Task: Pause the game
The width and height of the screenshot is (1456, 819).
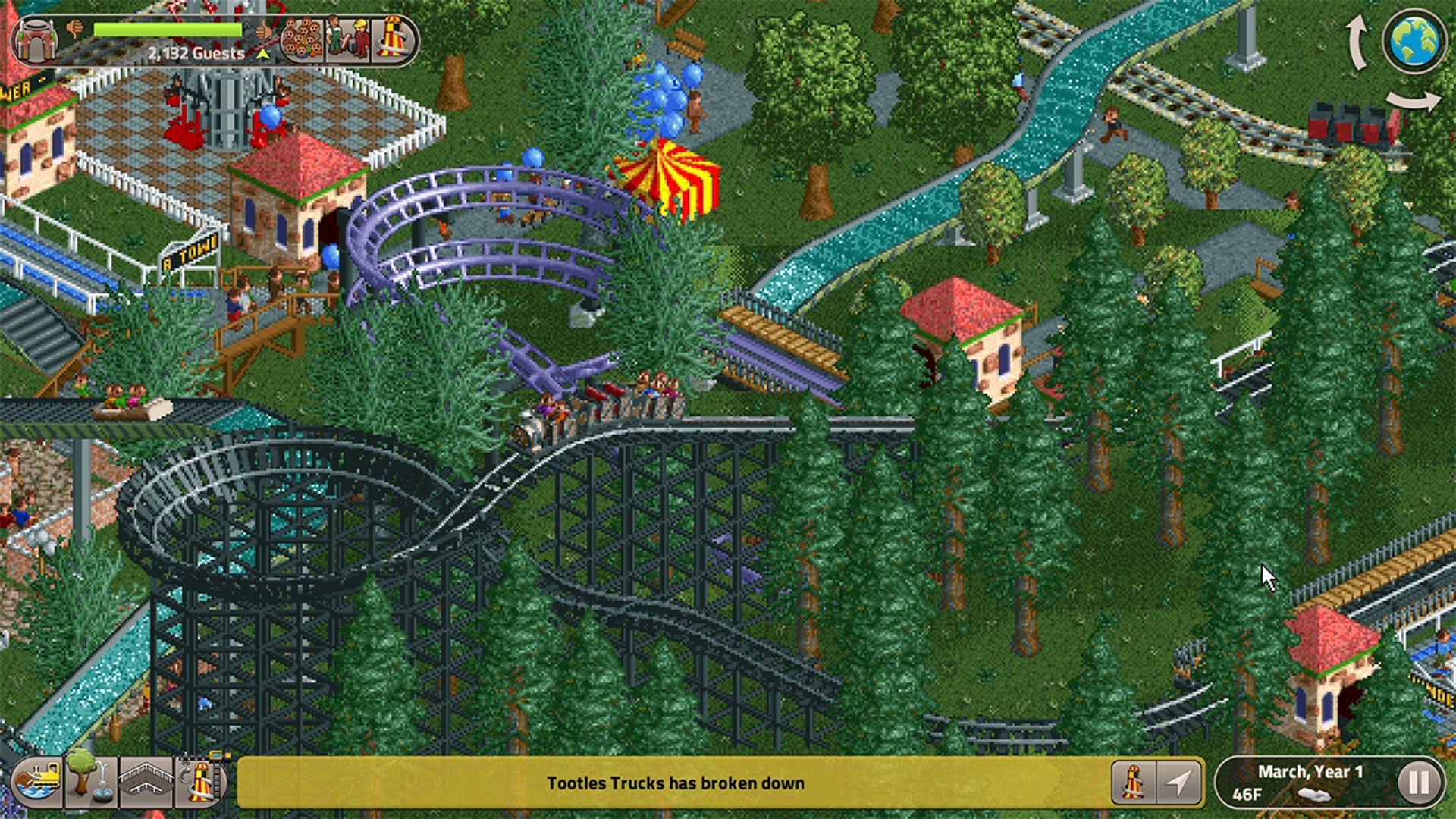Action: 1423,782
